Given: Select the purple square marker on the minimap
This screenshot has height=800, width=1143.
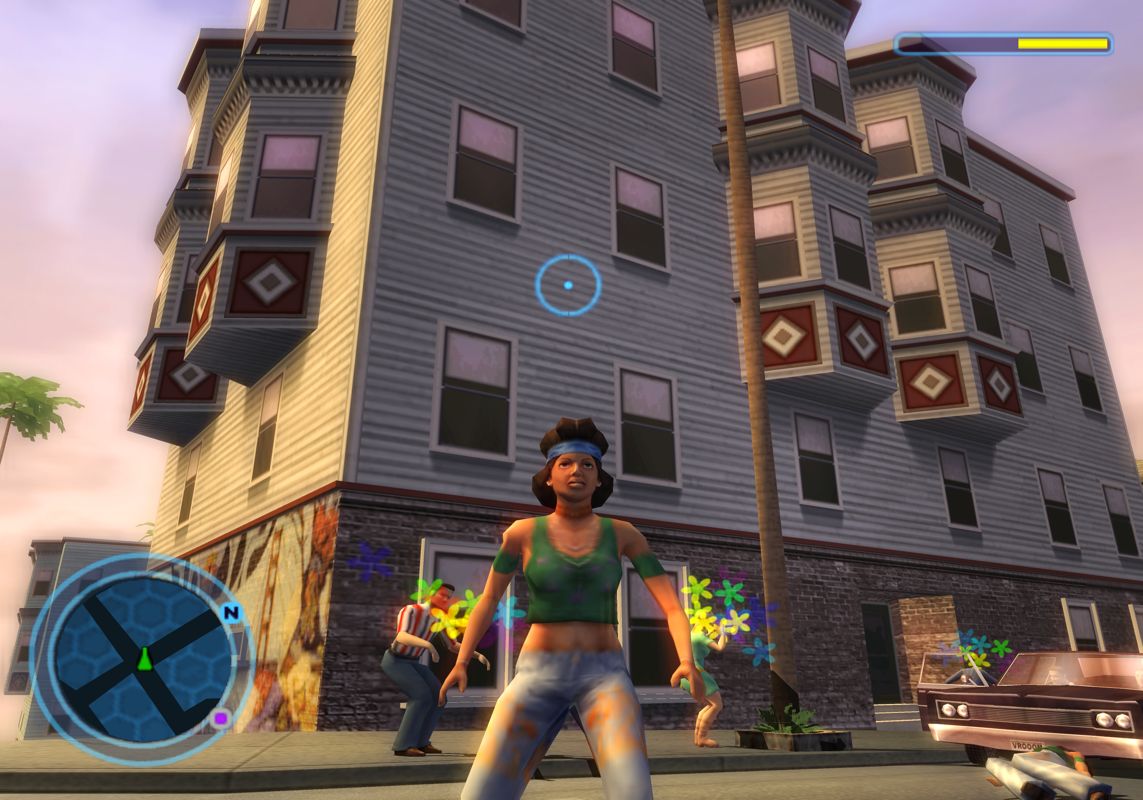Looking at the screenshot, I should pos(221,717).
